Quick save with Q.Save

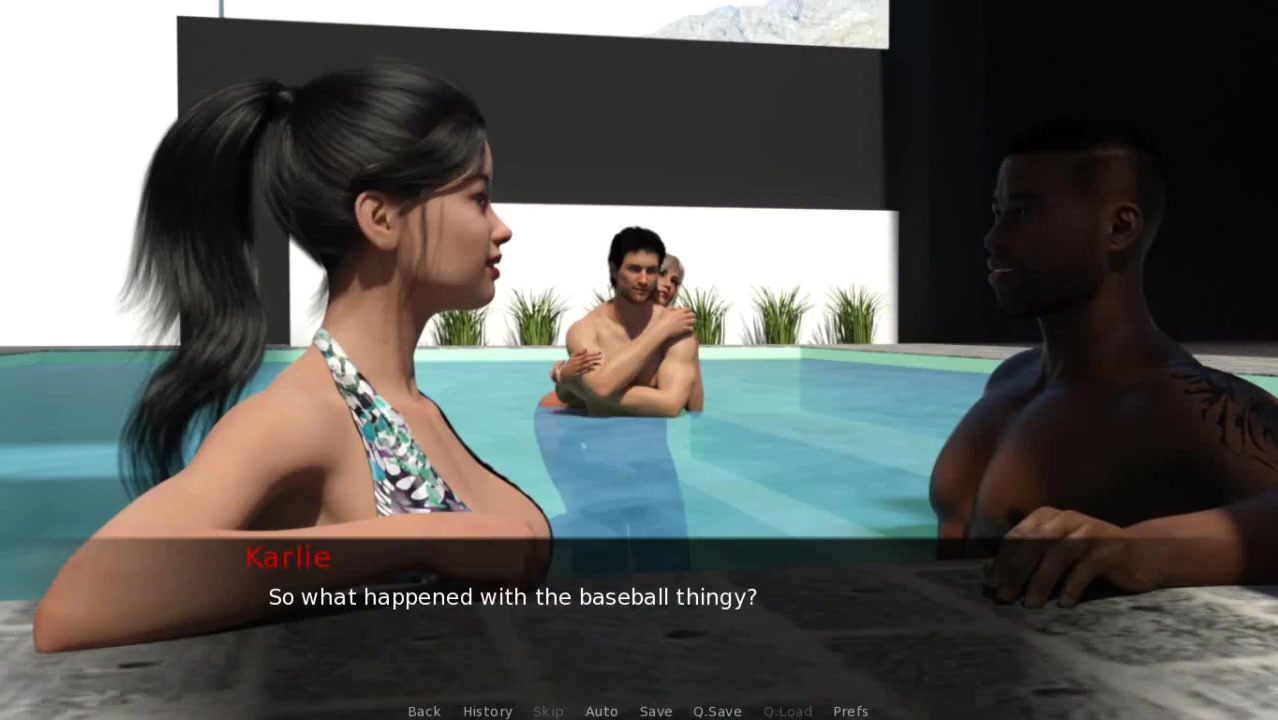[x=717, y=711]
